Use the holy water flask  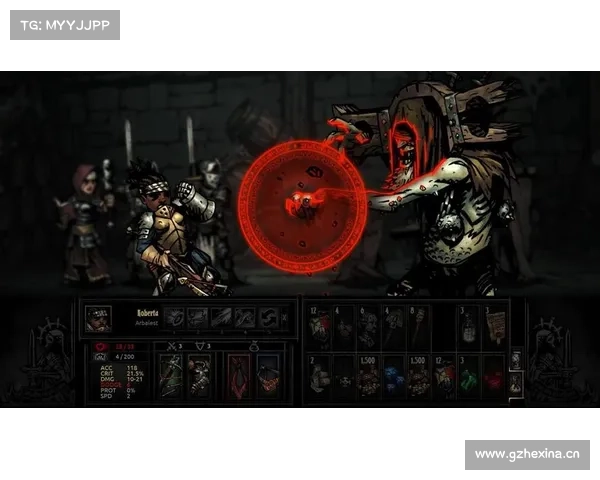(468, 326)
